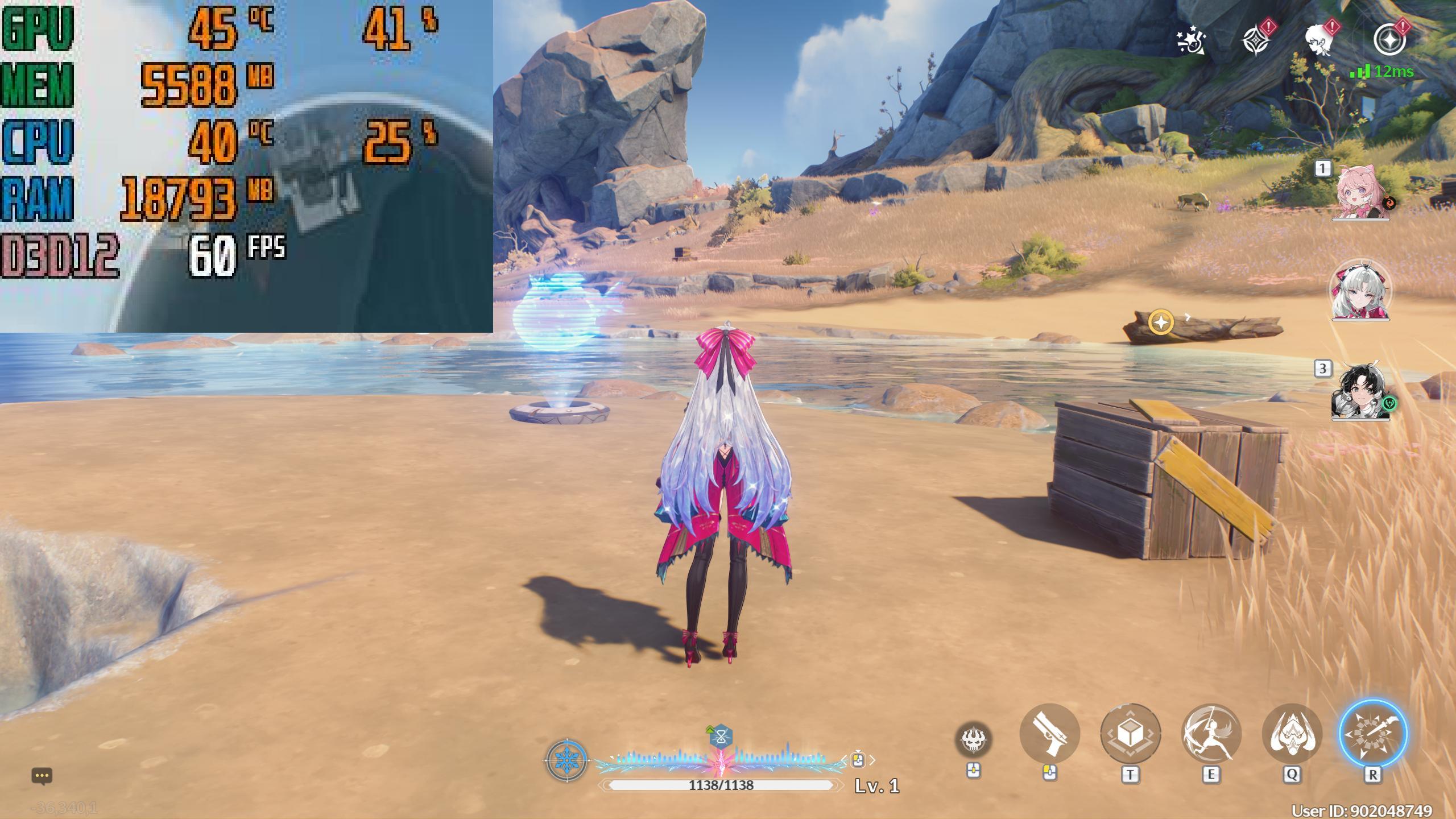Viewport: 1456px width, 819px height.
Task: Click the hourglass buff status icon
Action: coord(721,738)
